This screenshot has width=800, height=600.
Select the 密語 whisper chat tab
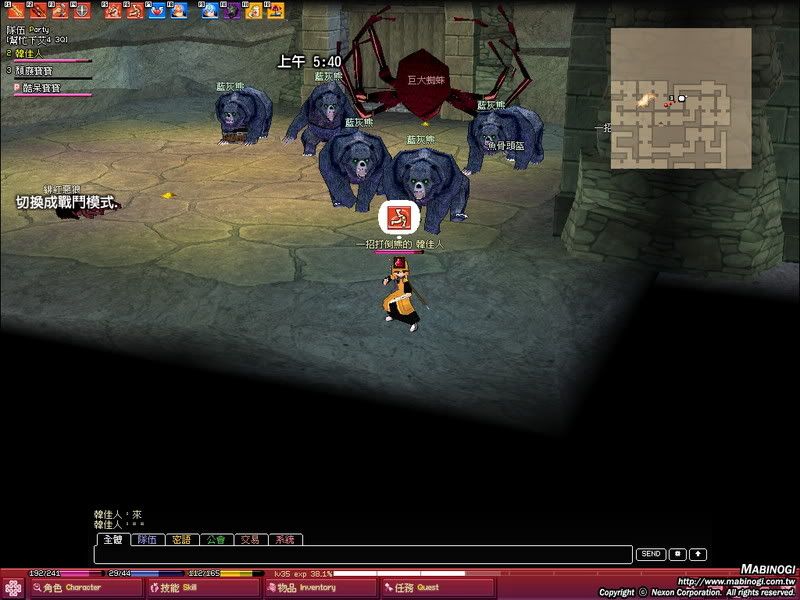tap(180, 539)
